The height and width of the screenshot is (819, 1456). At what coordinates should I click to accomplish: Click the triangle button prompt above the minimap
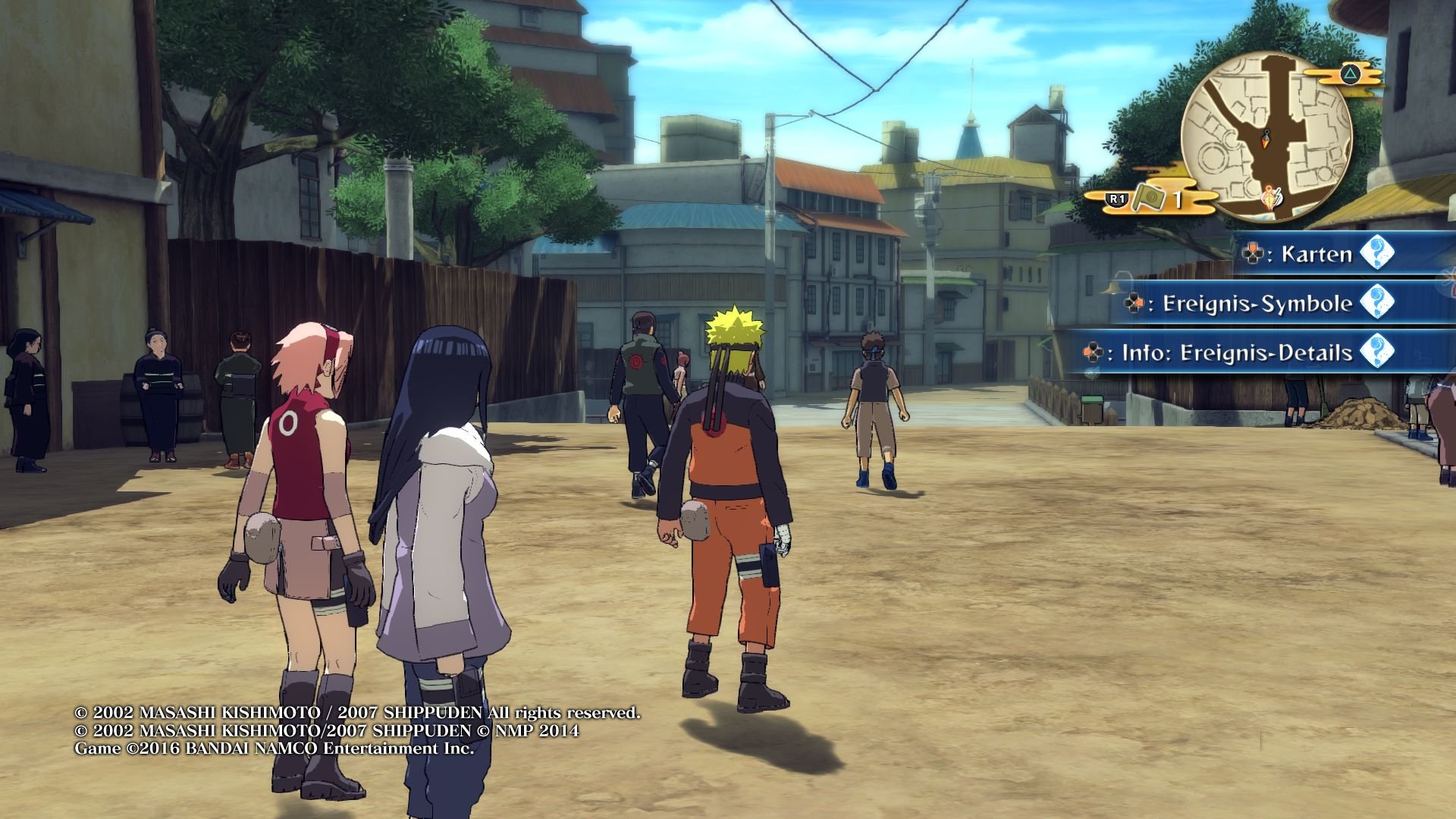pyautogui.click(x=1349, y=73)
